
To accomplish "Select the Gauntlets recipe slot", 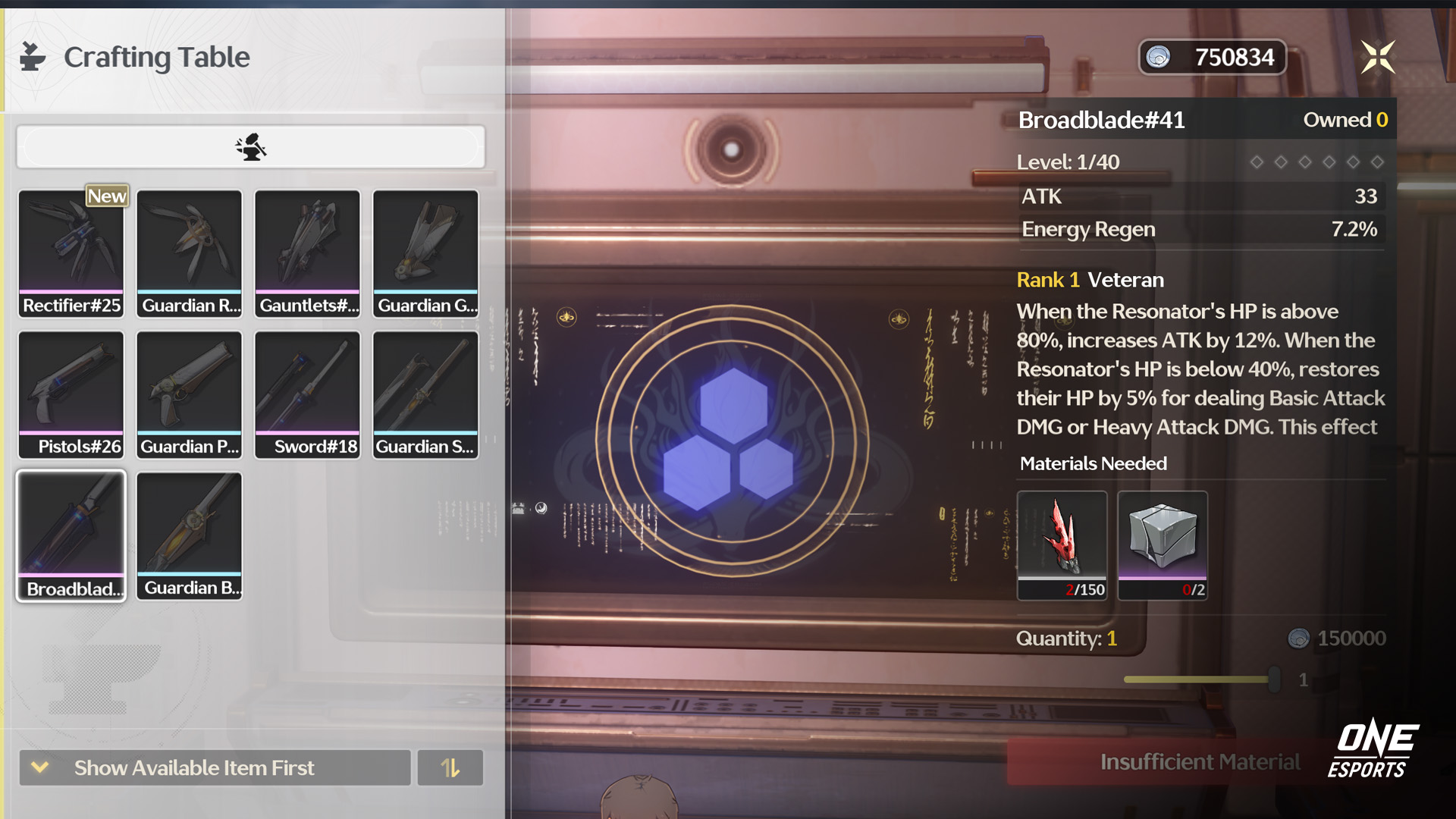I will click(x=307, y=253).
